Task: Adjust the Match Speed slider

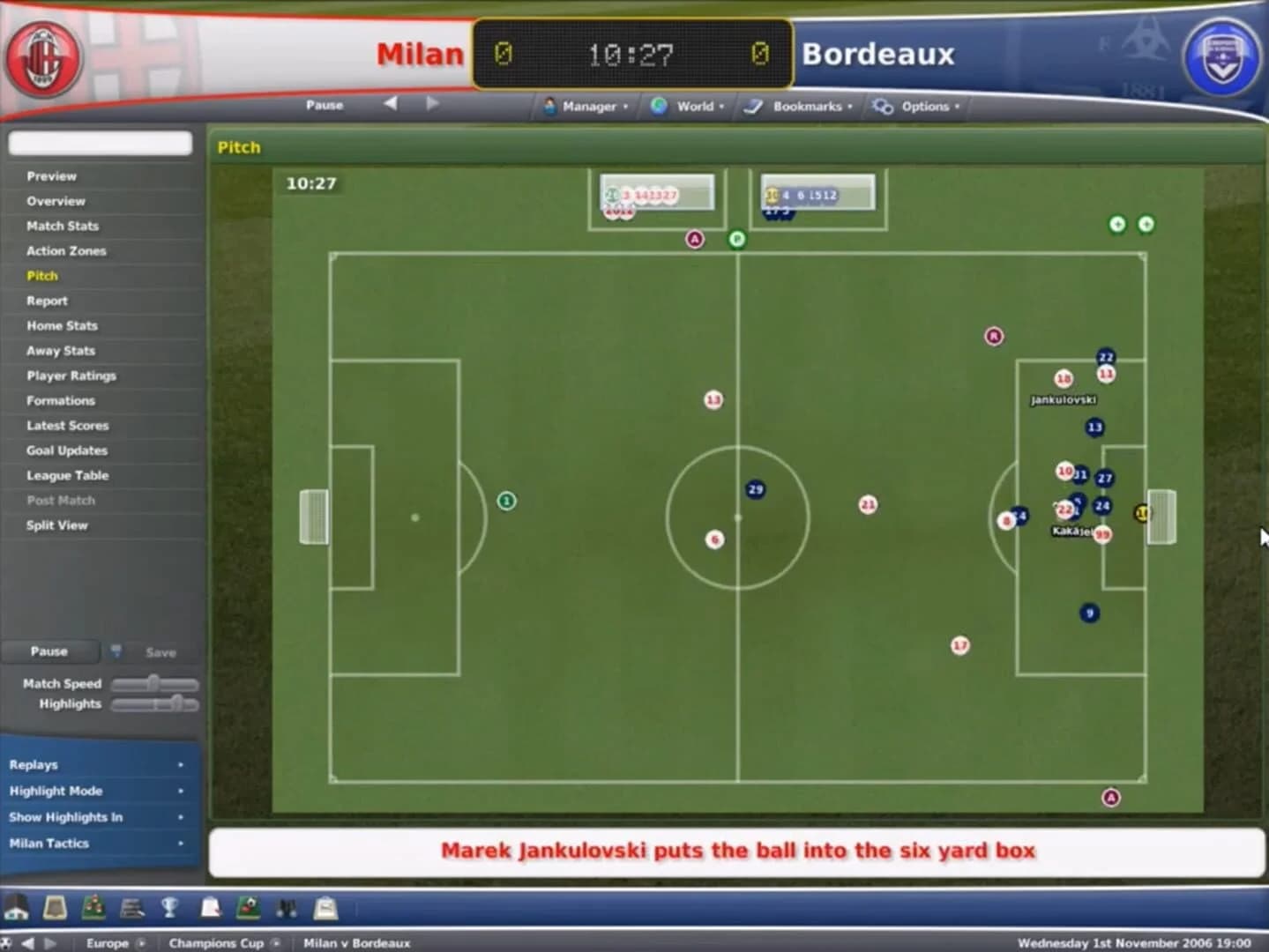Action: point(155,683)
